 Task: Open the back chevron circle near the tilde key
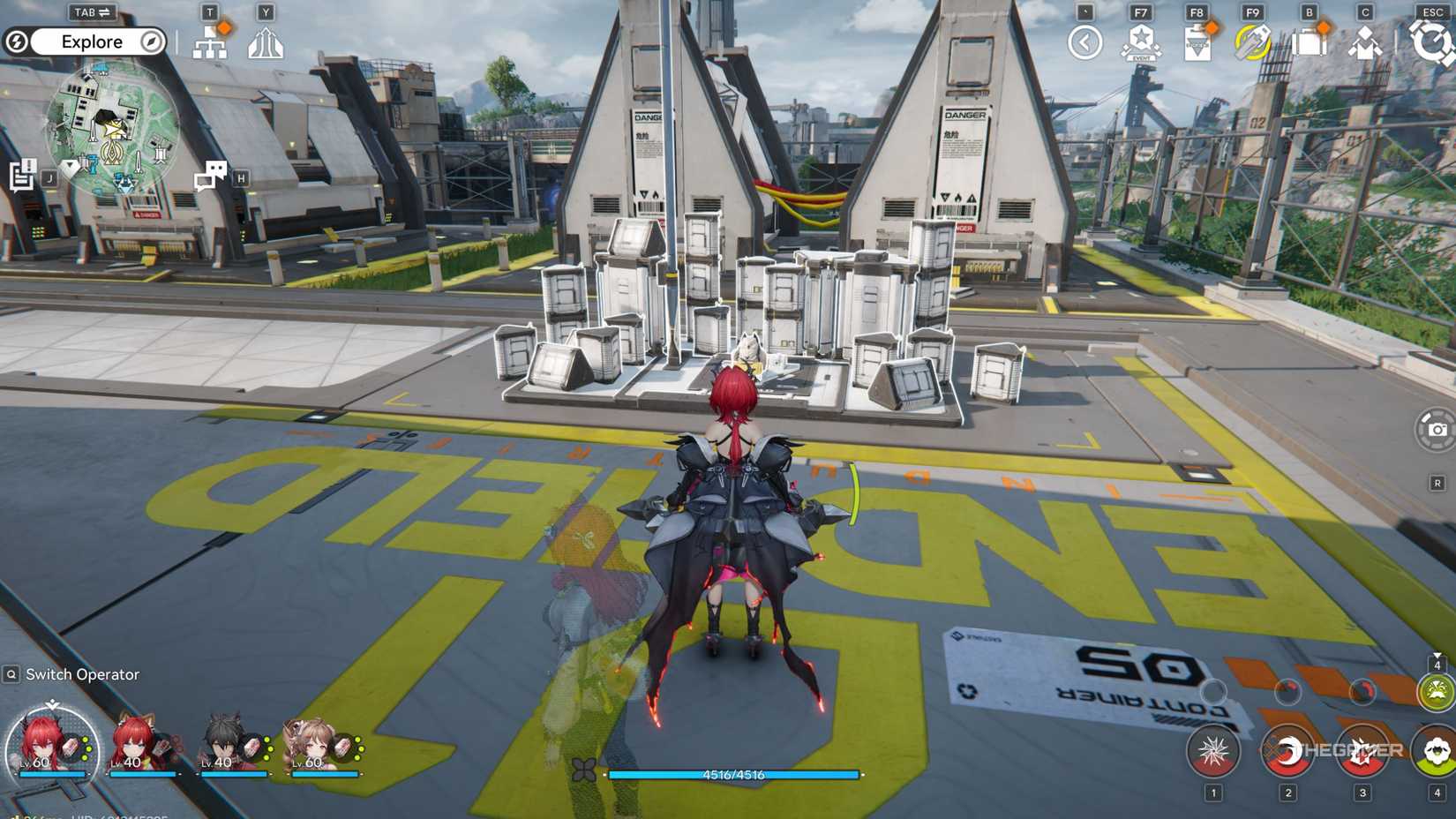click(1084, 41)
